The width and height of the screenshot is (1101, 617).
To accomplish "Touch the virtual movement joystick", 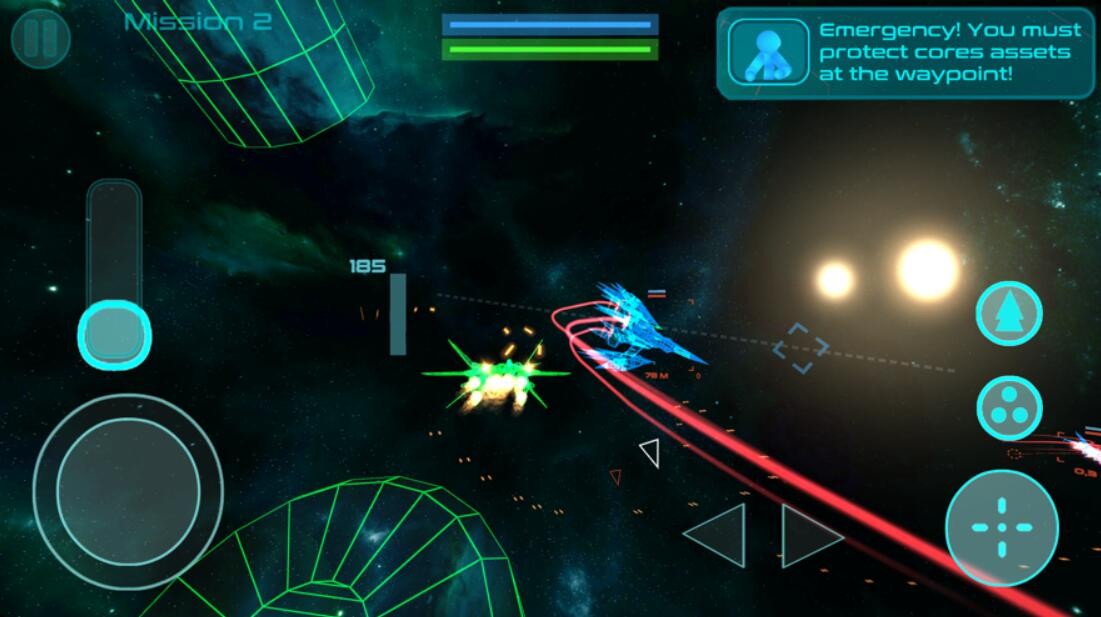I will 128,491.
